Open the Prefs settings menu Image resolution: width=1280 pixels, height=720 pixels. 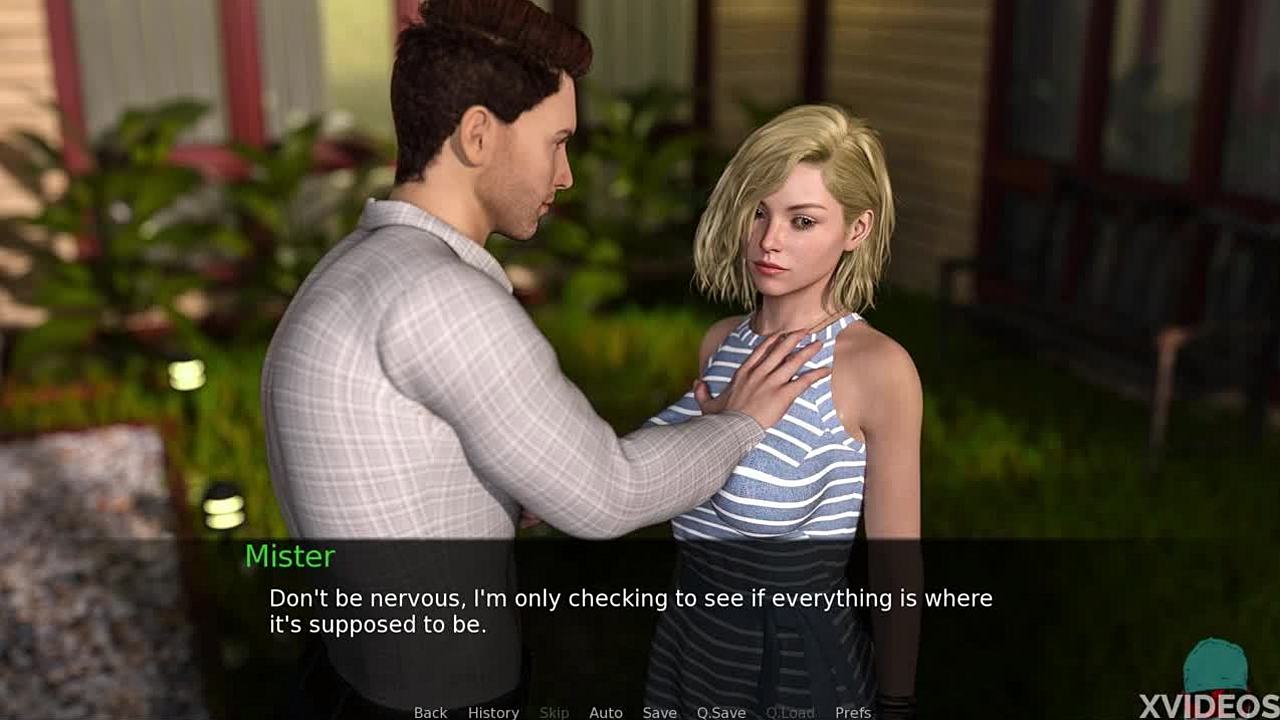pyautogui.click(x=852, y=712)
